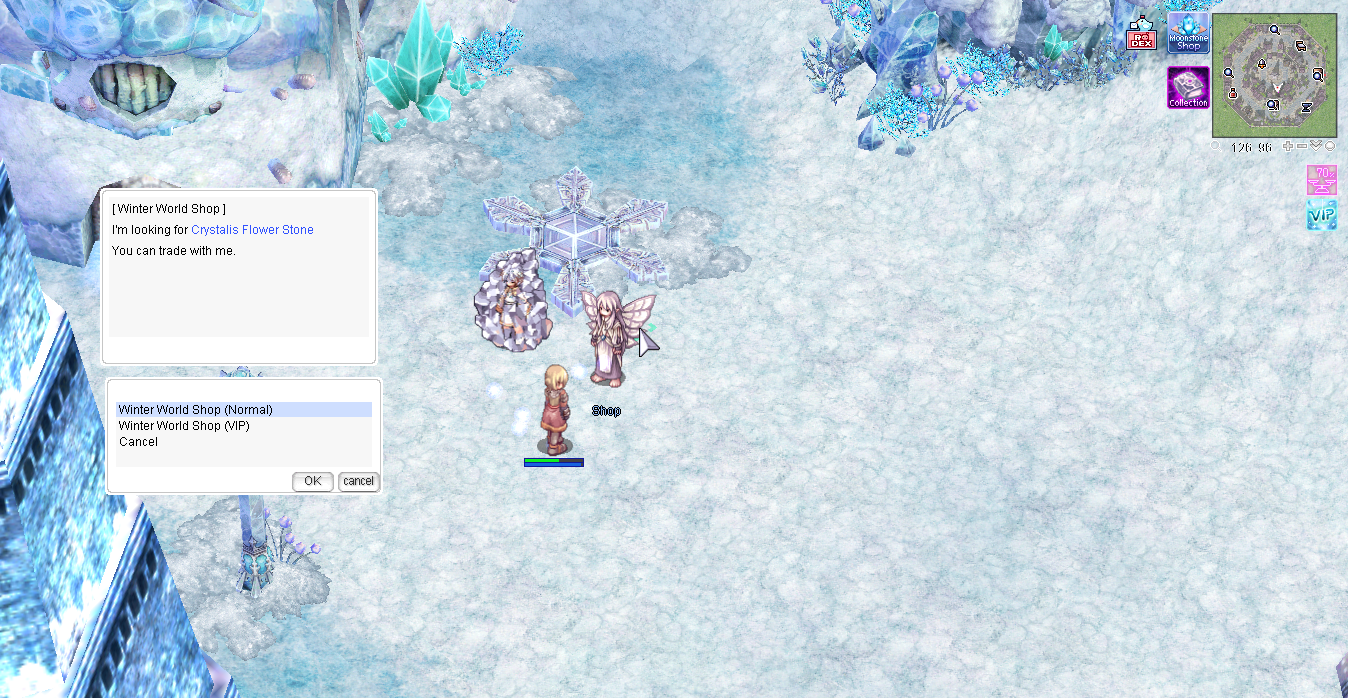Image resolution: width=1348 pixels, height=698 pixels.
Task: Zoom in the minimap with plus button
Action: coord(1288,146)
